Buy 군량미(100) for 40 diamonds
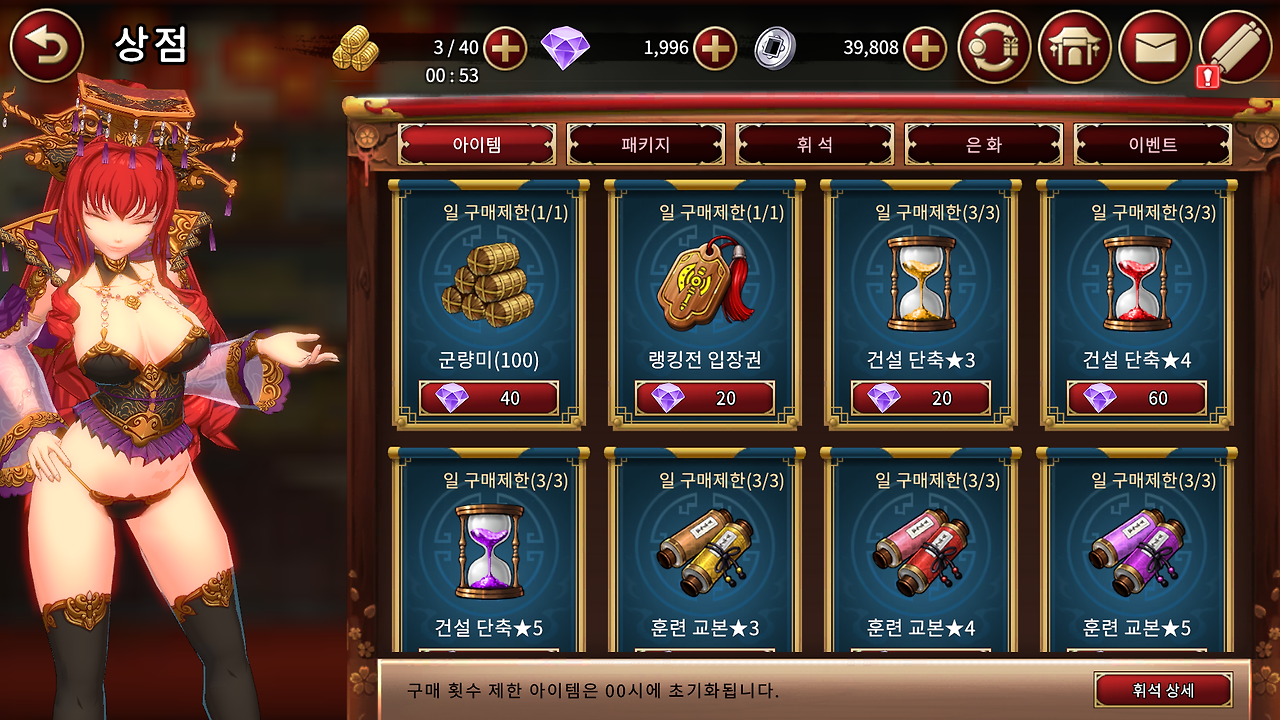 point(487,397)
